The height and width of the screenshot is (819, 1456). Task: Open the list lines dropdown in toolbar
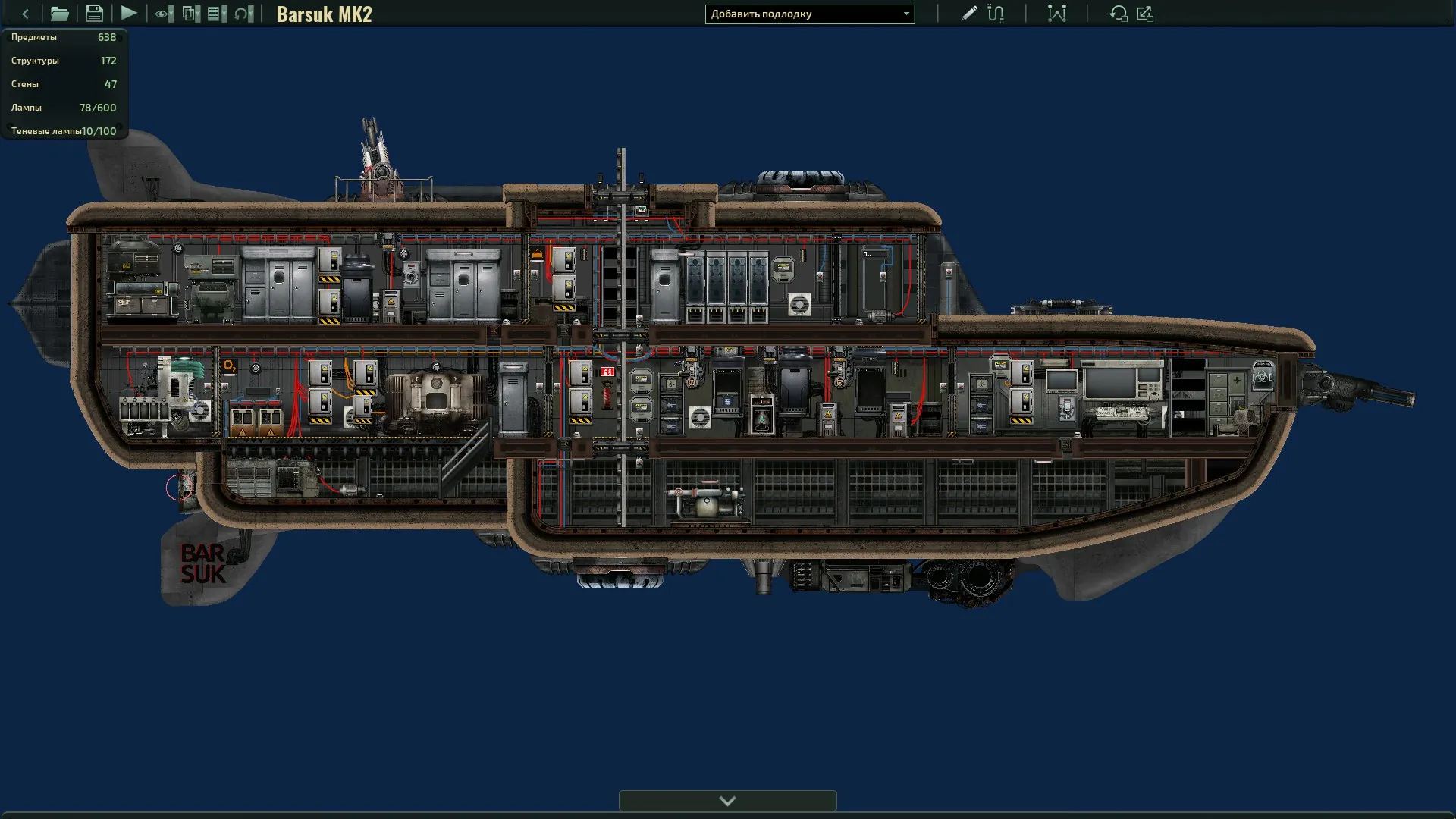pos(217,14)
